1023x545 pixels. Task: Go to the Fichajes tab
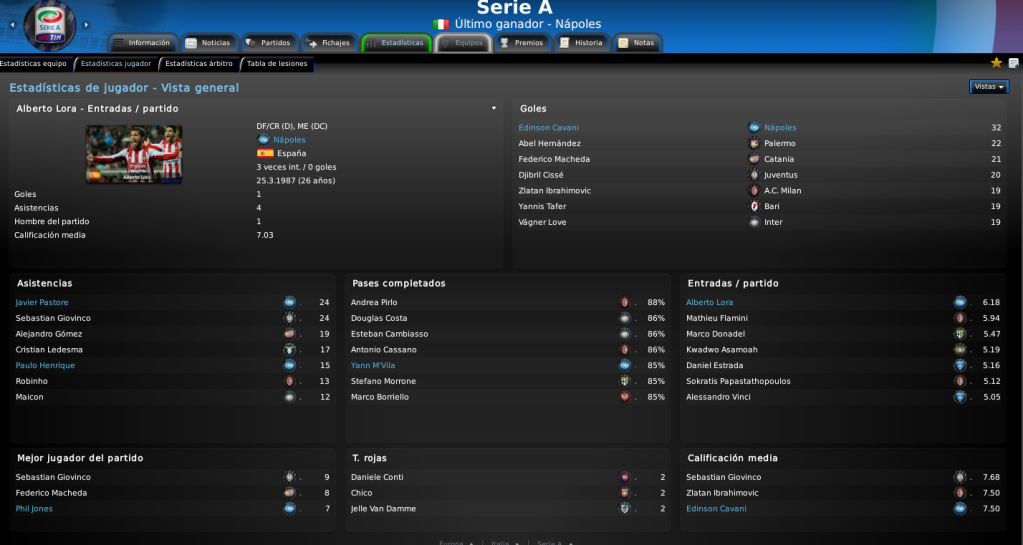(x=327, y=43)
